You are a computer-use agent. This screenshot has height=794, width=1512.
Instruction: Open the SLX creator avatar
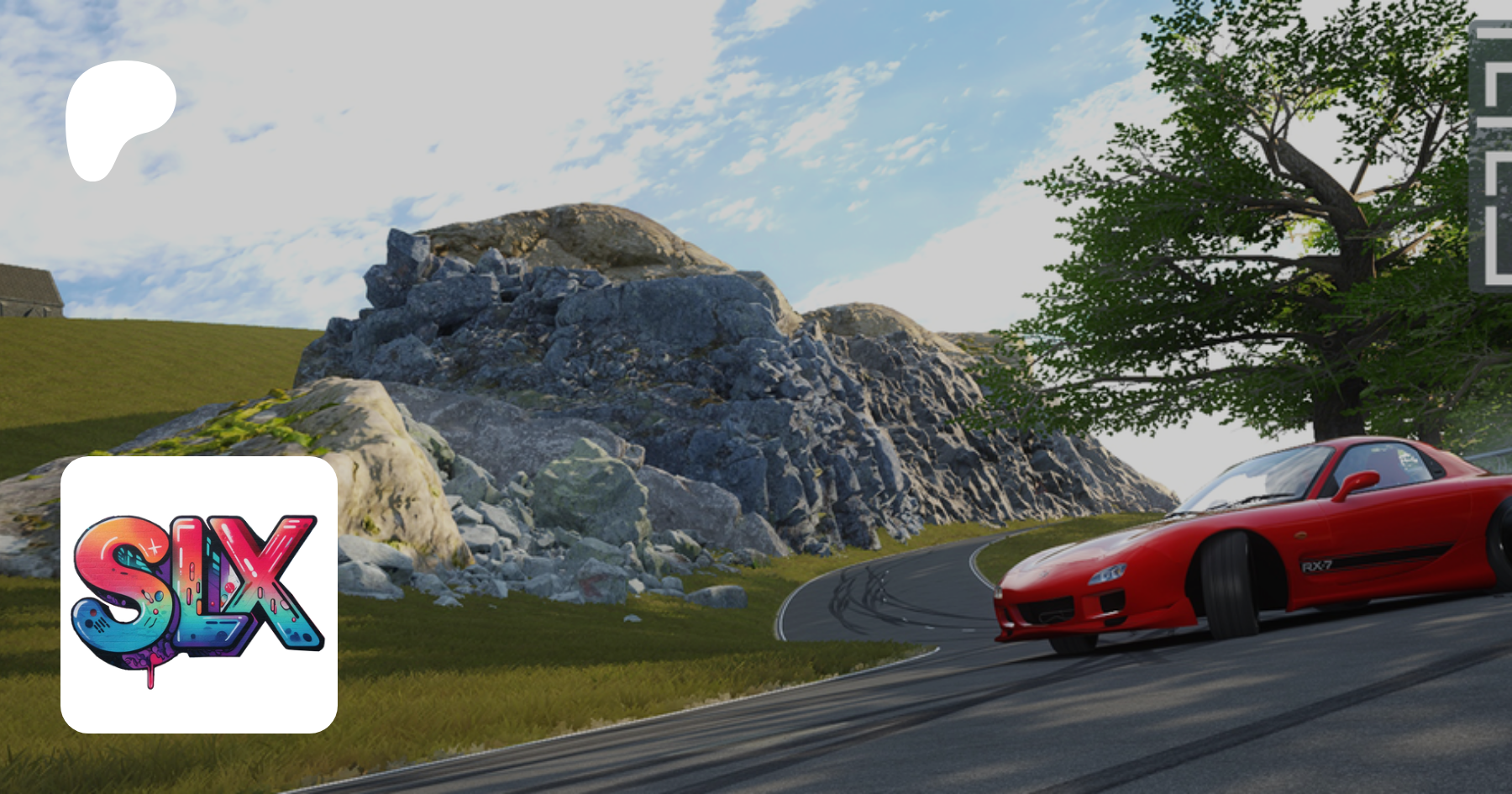tap(199, 594)
